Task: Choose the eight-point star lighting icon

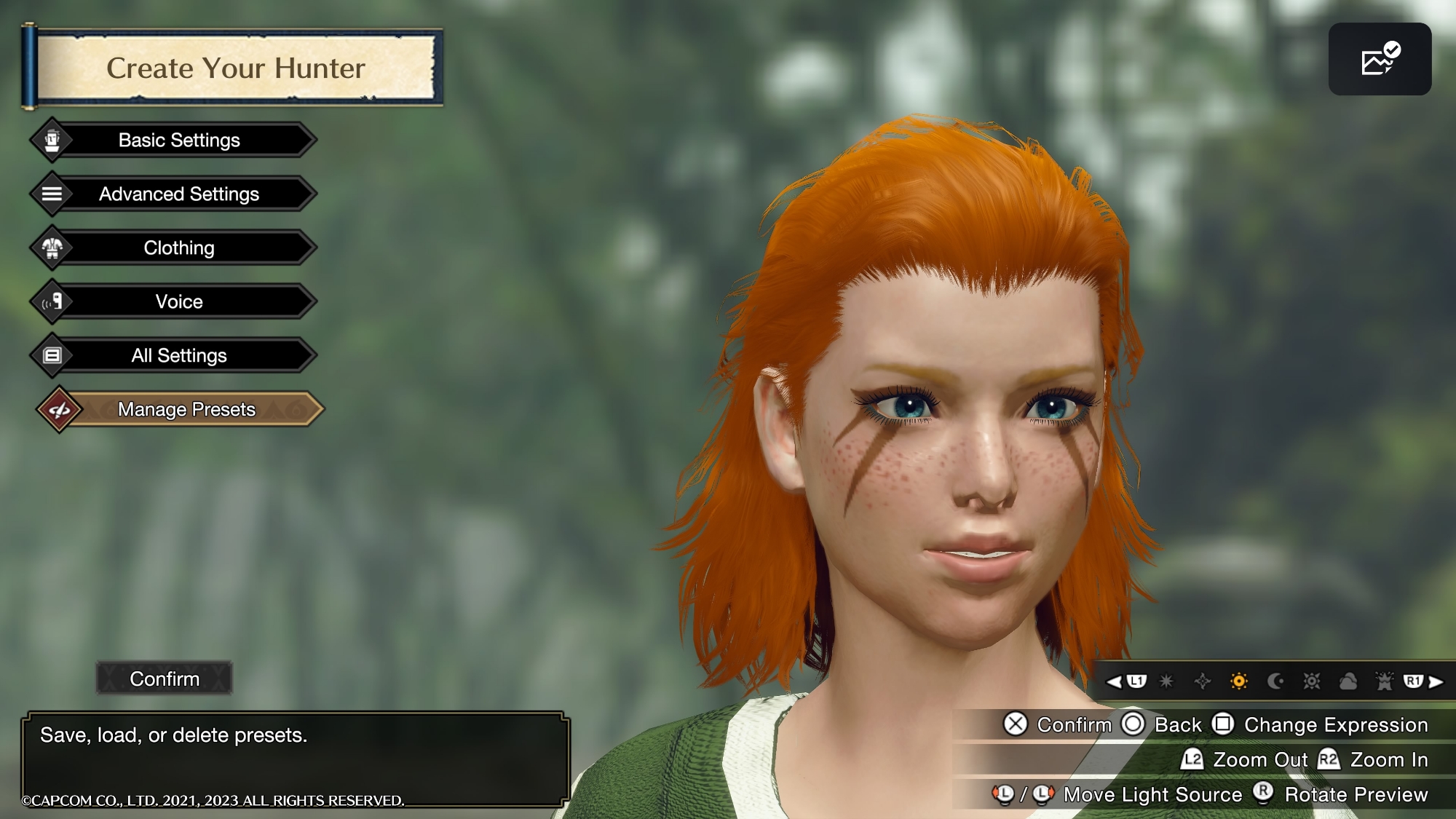Action: click(1166, 681)
